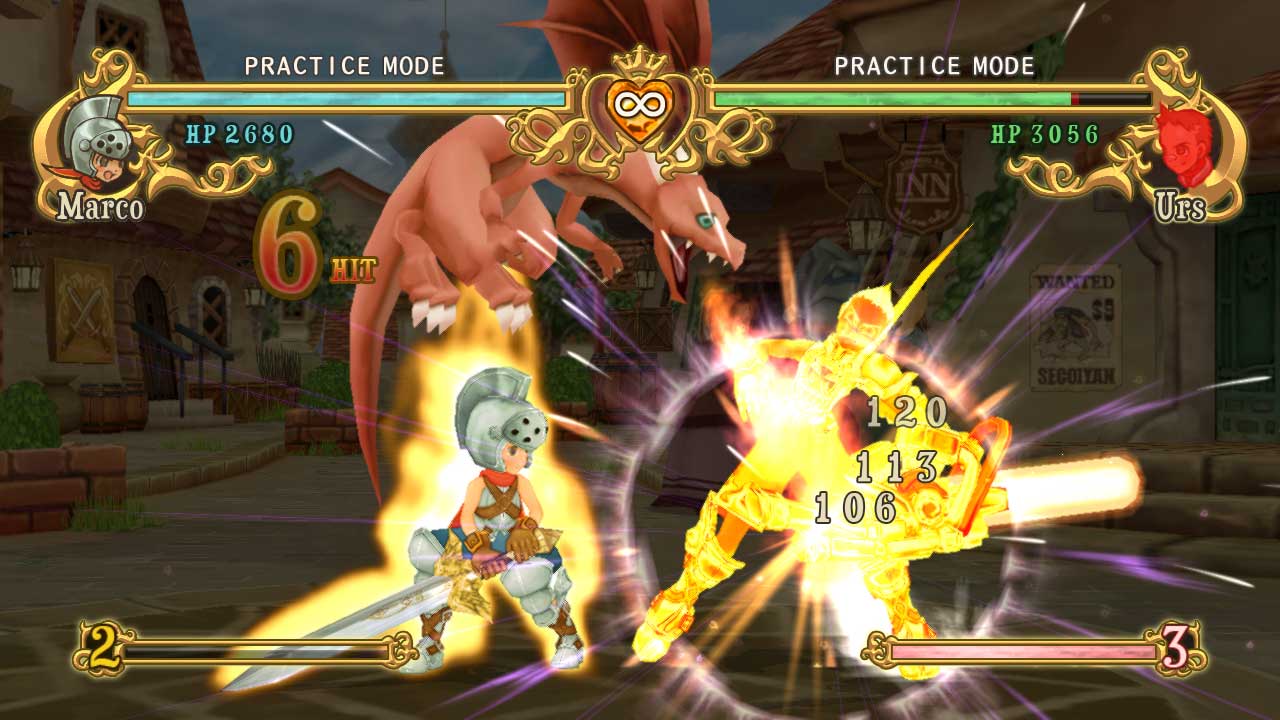The image size is (1280, 720).
Task: Click Marco's helmeted character portrait
Action: click(x=96, y=140)
